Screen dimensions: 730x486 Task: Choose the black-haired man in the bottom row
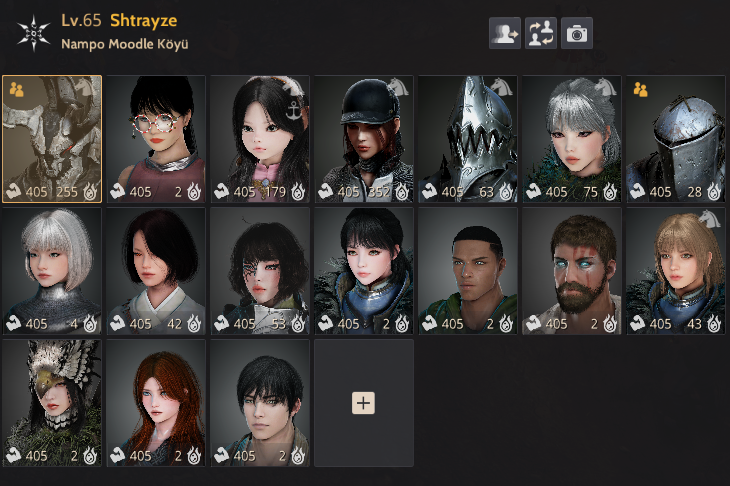260,402
